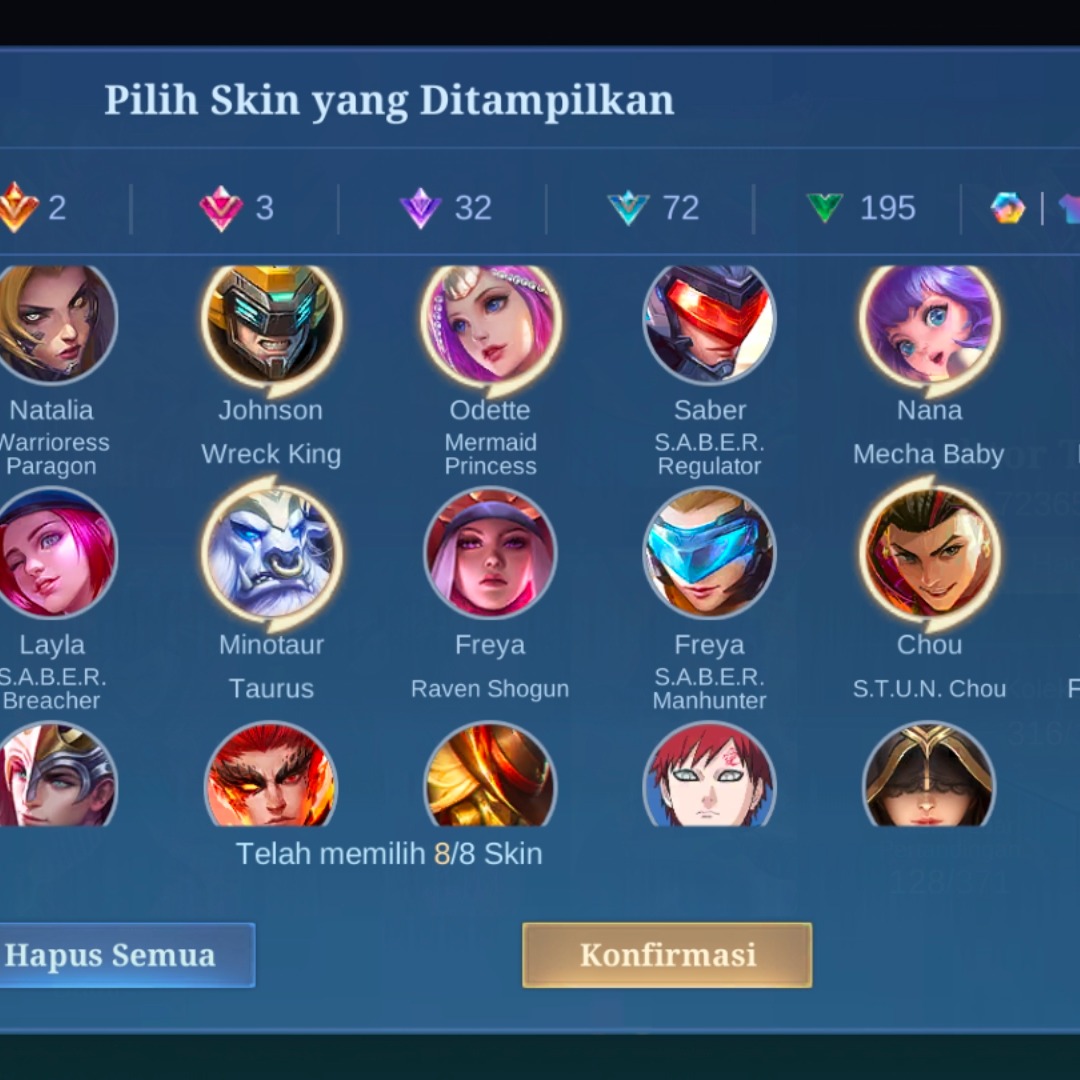Select Saber's S.A.B.E.R. Regulator skin
Viewport: 1080px width, 1080px height.
709,322
